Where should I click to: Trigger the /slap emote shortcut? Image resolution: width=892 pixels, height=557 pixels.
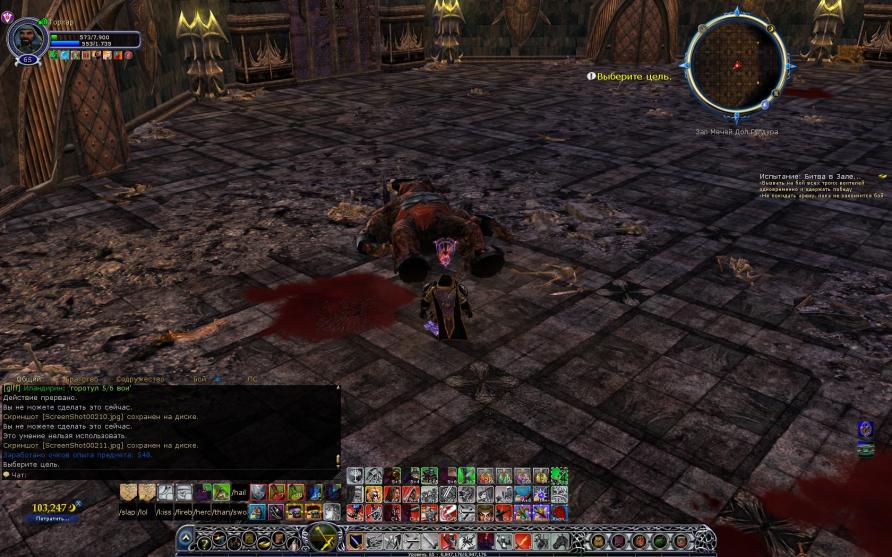[127, 512]
